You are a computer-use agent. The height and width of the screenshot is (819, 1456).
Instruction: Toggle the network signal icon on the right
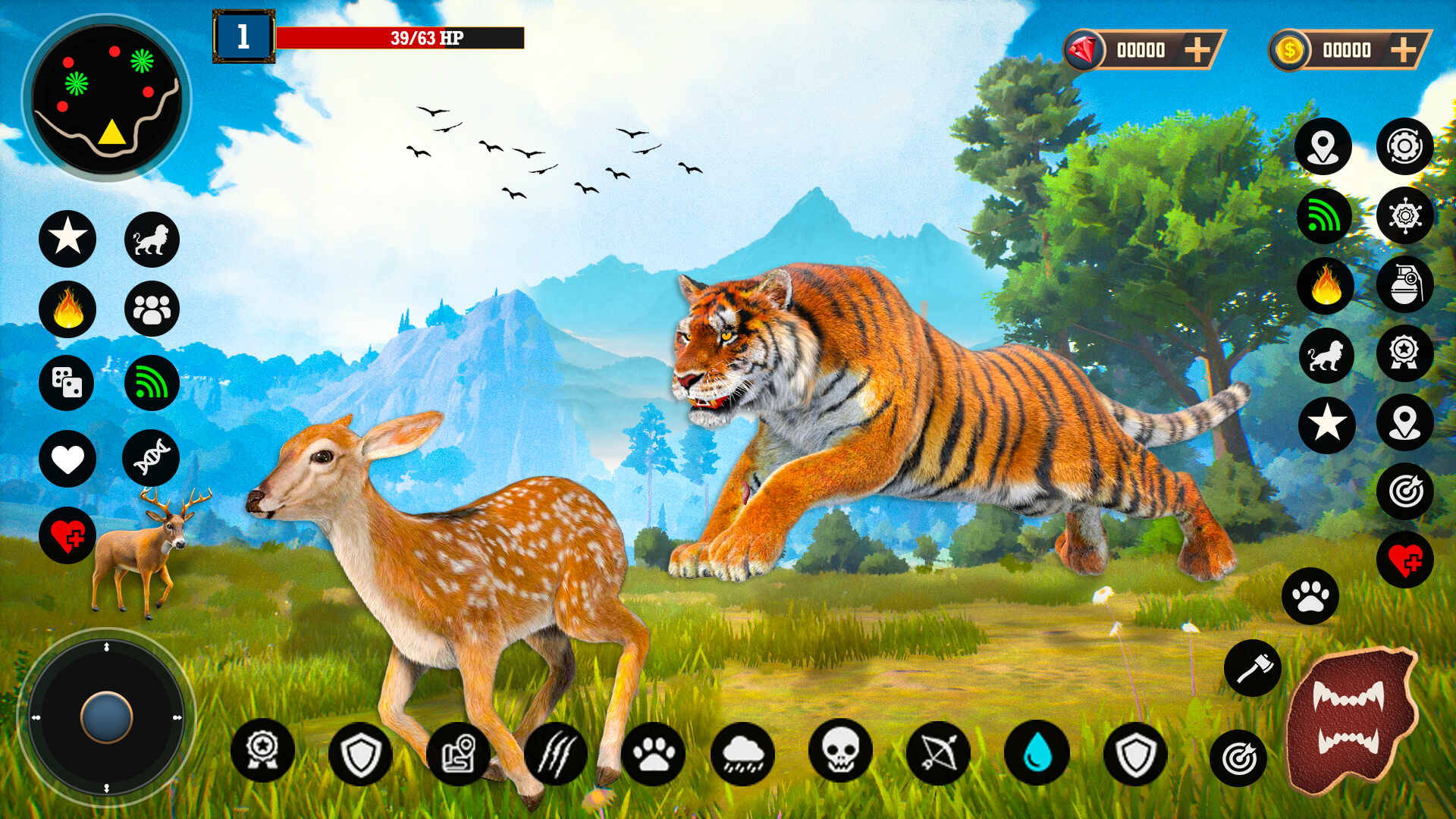(1324, 216)
